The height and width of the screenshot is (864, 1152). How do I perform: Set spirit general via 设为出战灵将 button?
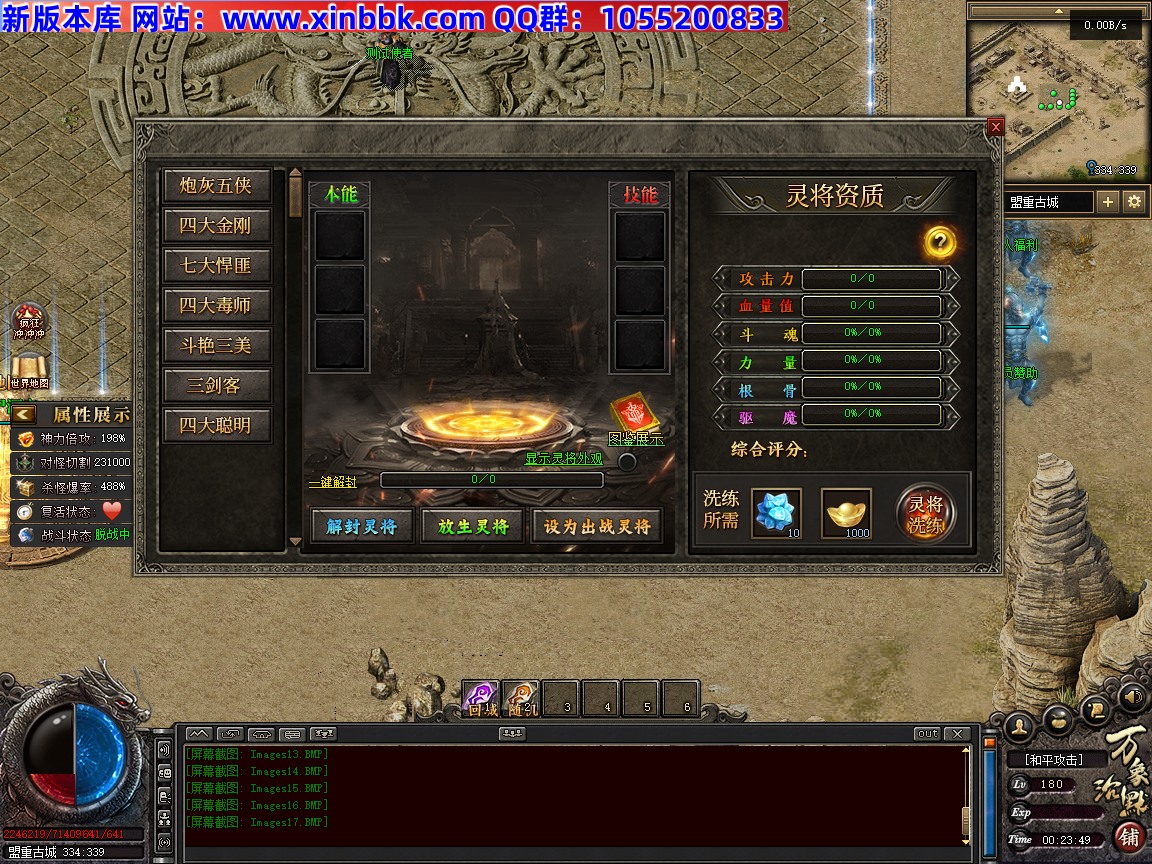pos(597,526)
